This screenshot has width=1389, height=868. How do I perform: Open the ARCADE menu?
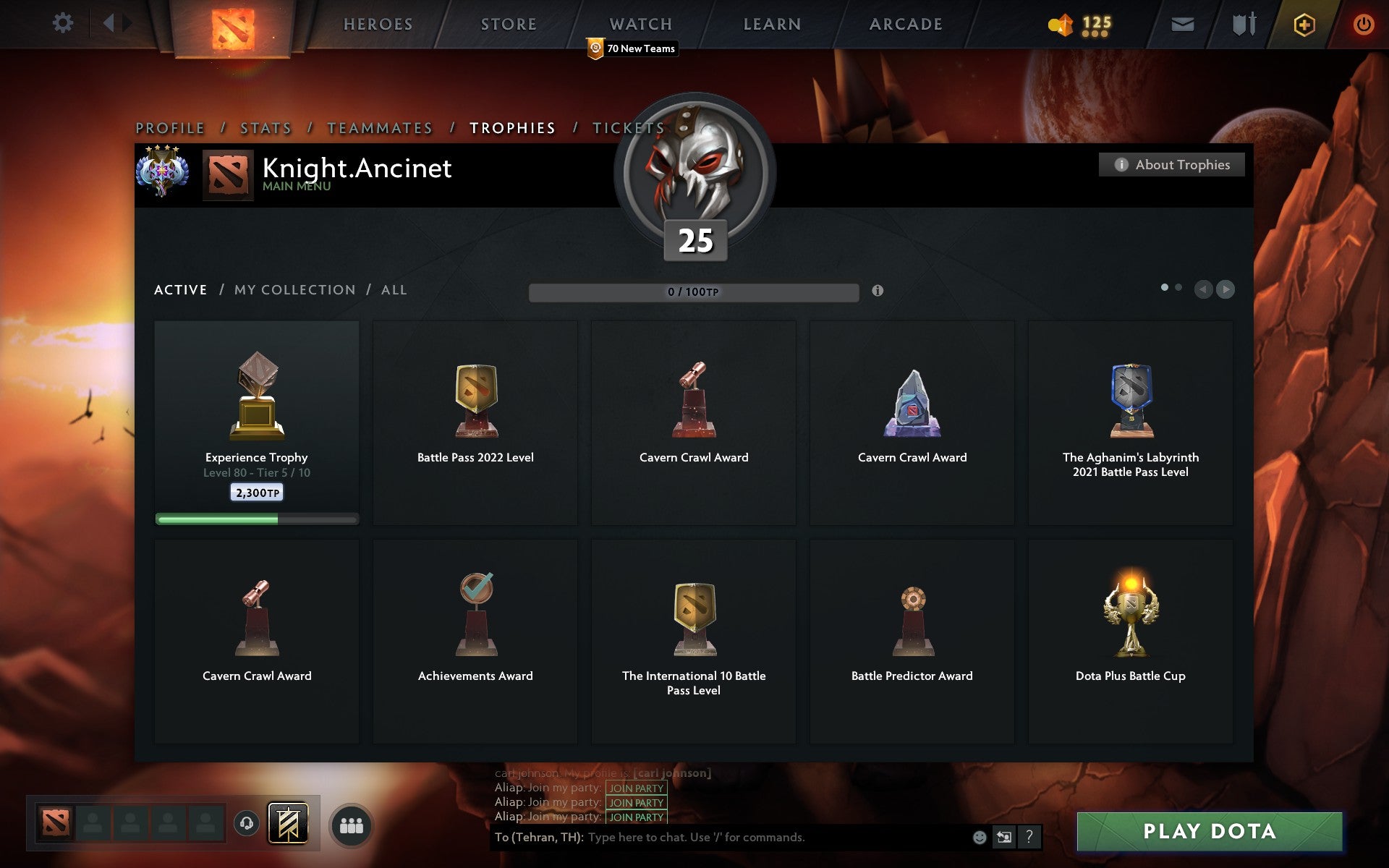tap(905, 23)
